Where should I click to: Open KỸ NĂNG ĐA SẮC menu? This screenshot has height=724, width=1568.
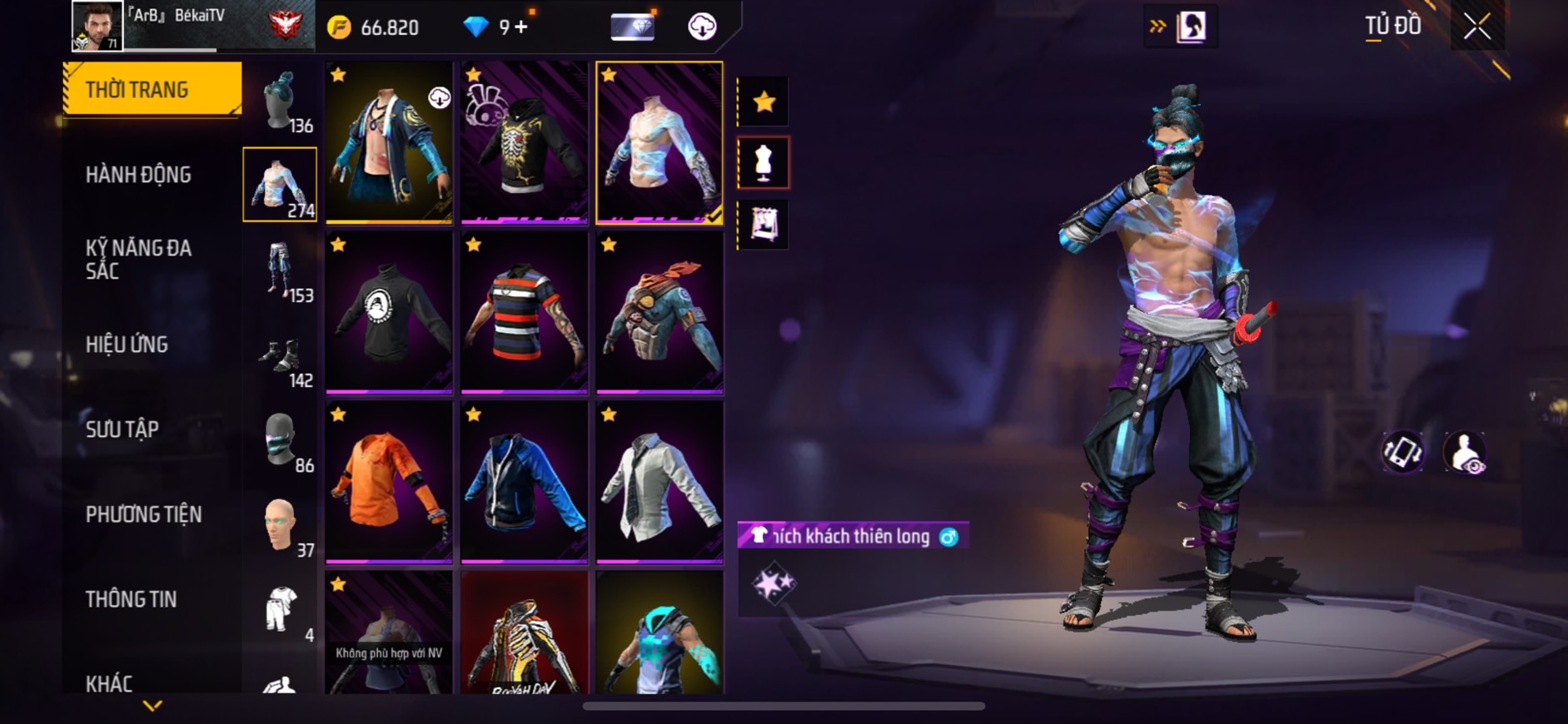(x=139, y=259)
